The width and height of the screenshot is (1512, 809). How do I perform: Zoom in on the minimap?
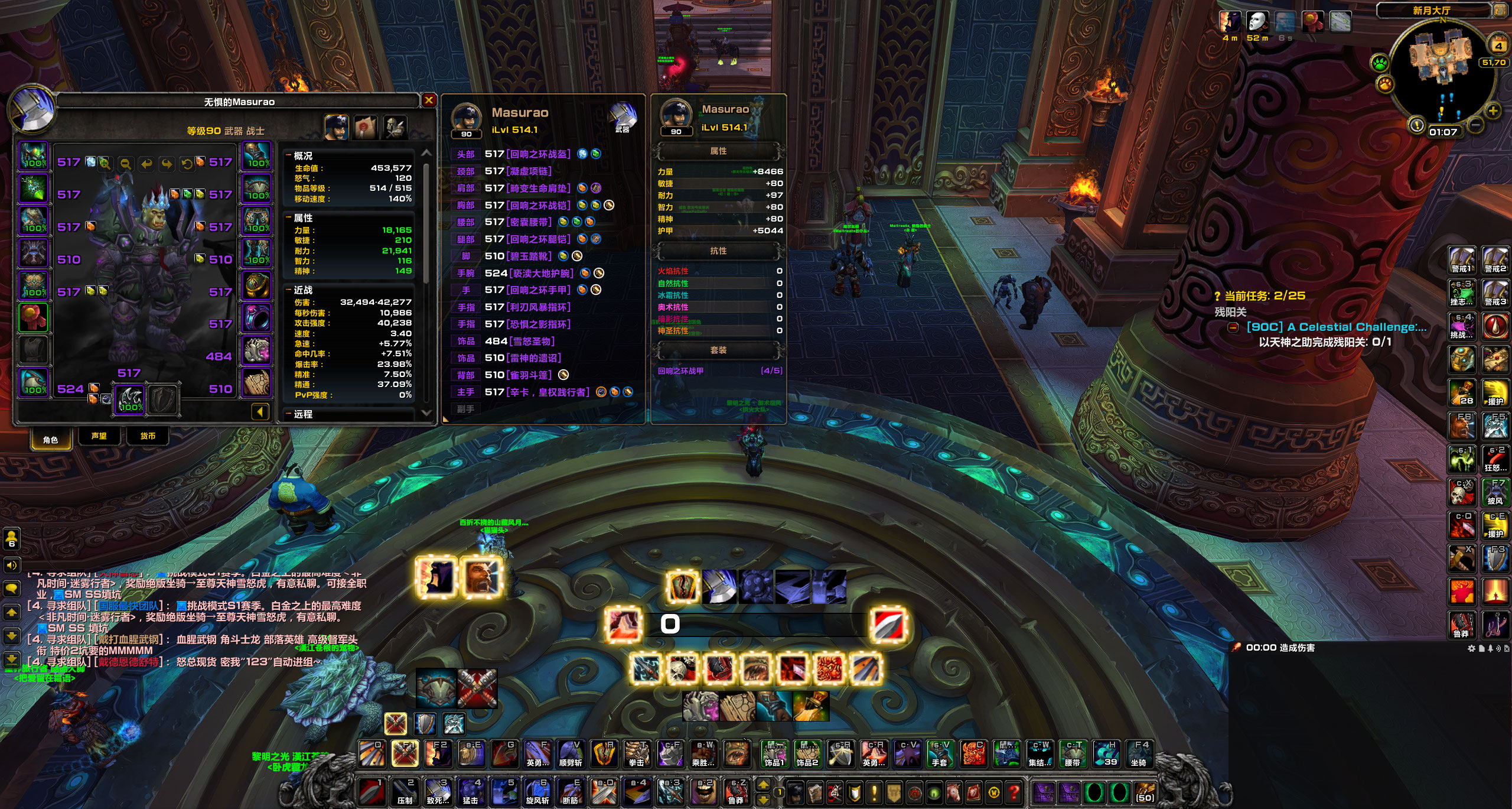1493,111
